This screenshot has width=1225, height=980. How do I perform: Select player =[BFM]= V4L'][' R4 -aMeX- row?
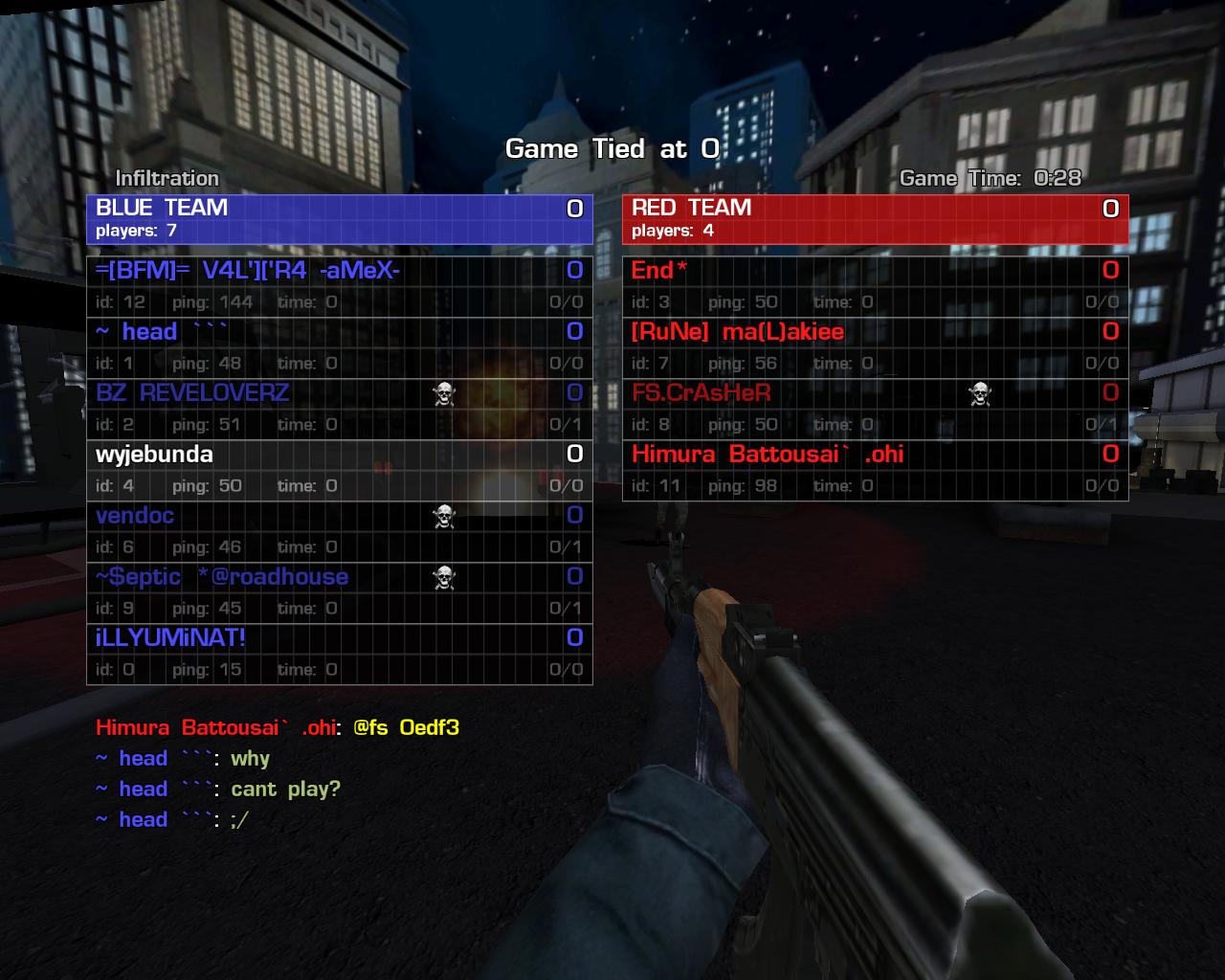pos(339,285)
